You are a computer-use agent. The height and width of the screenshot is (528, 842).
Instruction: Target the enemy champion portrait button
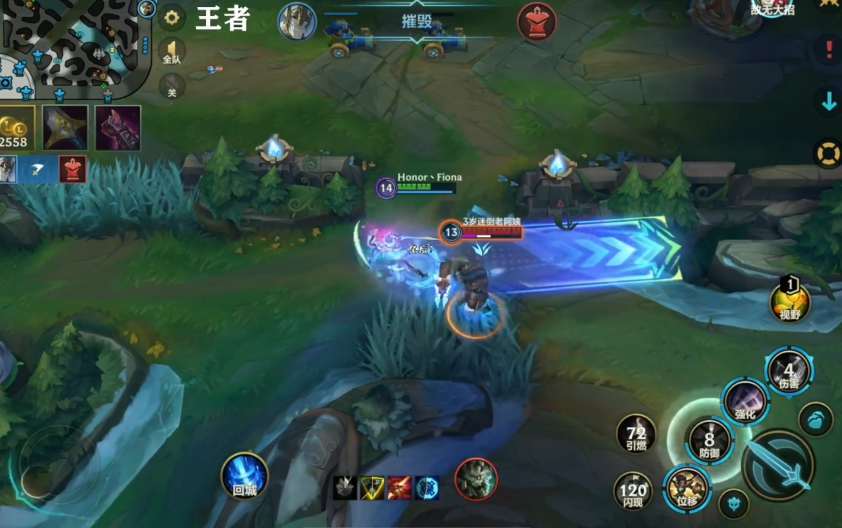[476, 478]
